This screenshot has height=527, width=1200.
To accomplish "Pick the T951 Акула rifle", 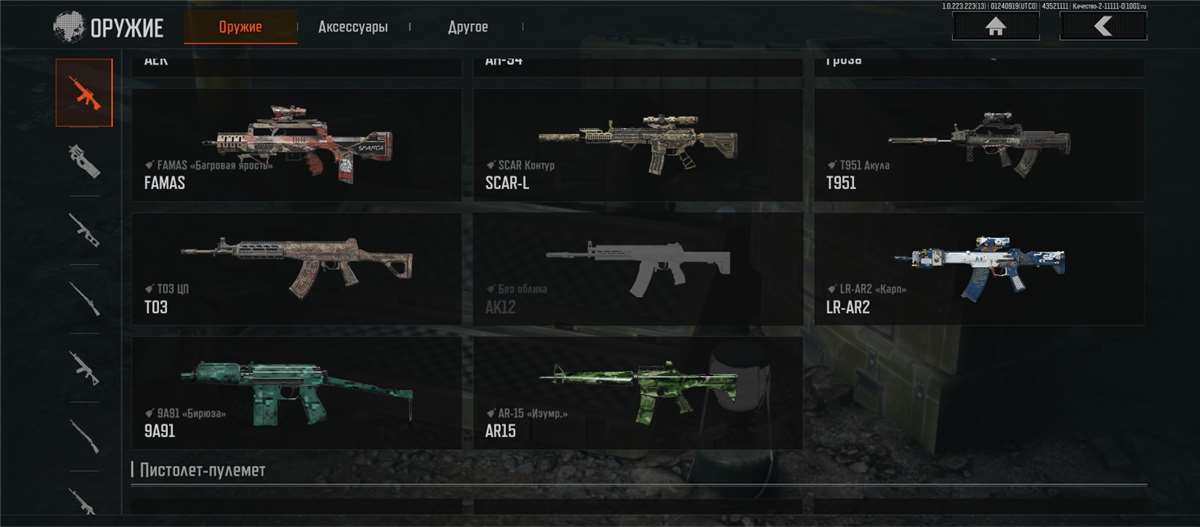I will (x=979, y=145).
